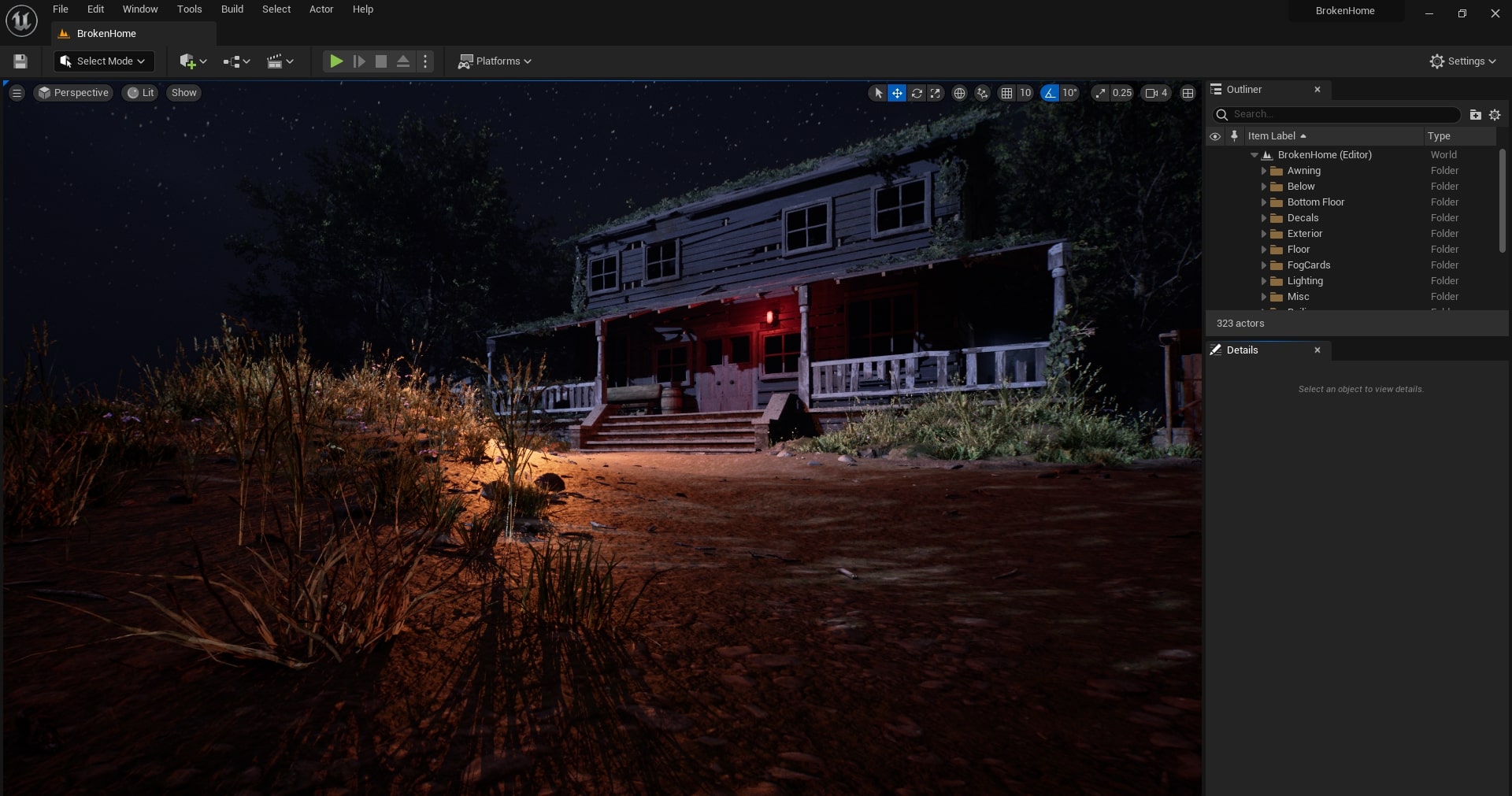The height and width of the screenshot is (796, 1512).
Task: Change the Lit view mode
Action: pyautogui.click(x=141, y=93)
